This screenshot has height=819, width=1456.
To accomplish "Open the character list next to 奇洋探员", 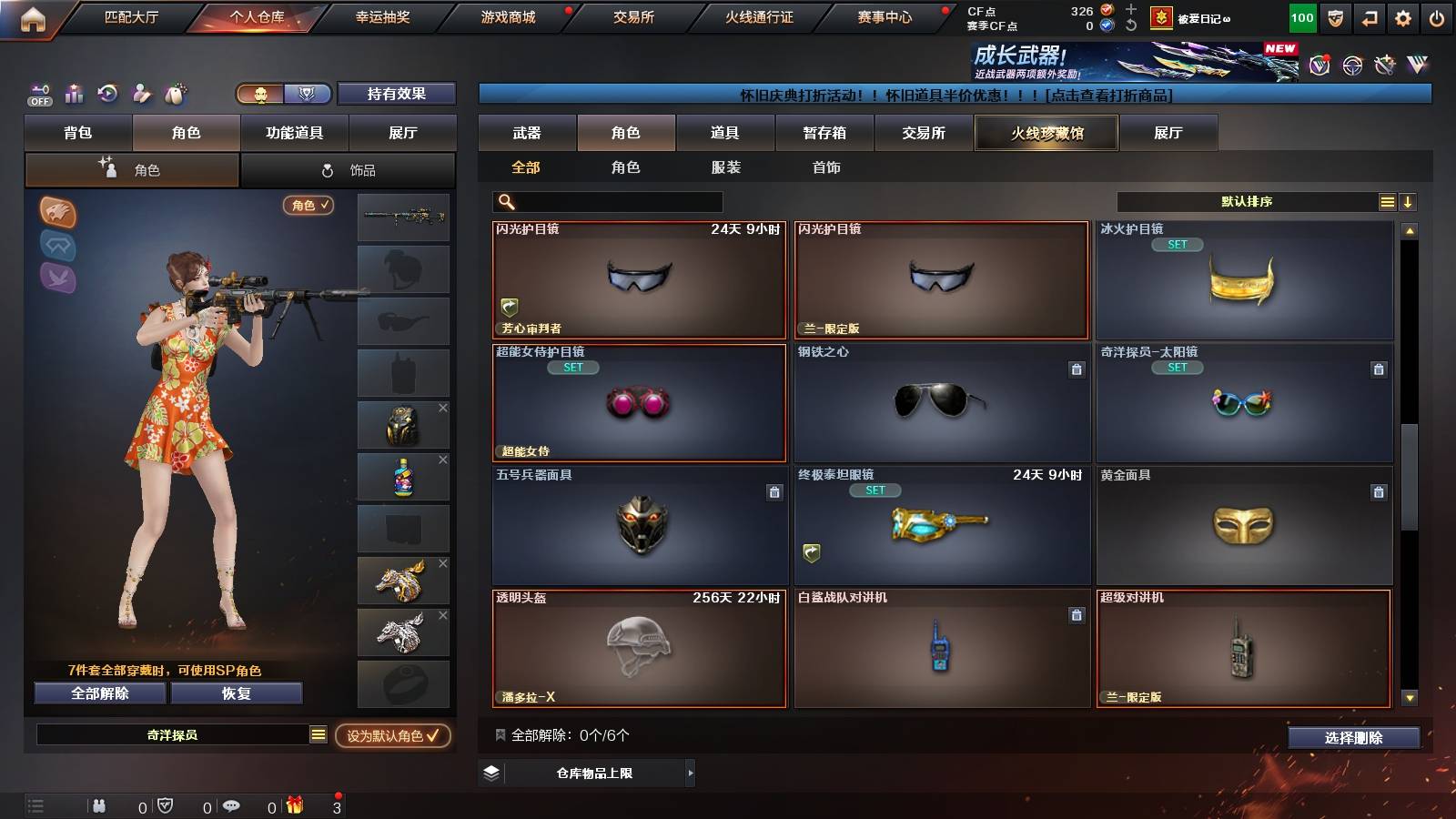I will (x=318, y=733).
